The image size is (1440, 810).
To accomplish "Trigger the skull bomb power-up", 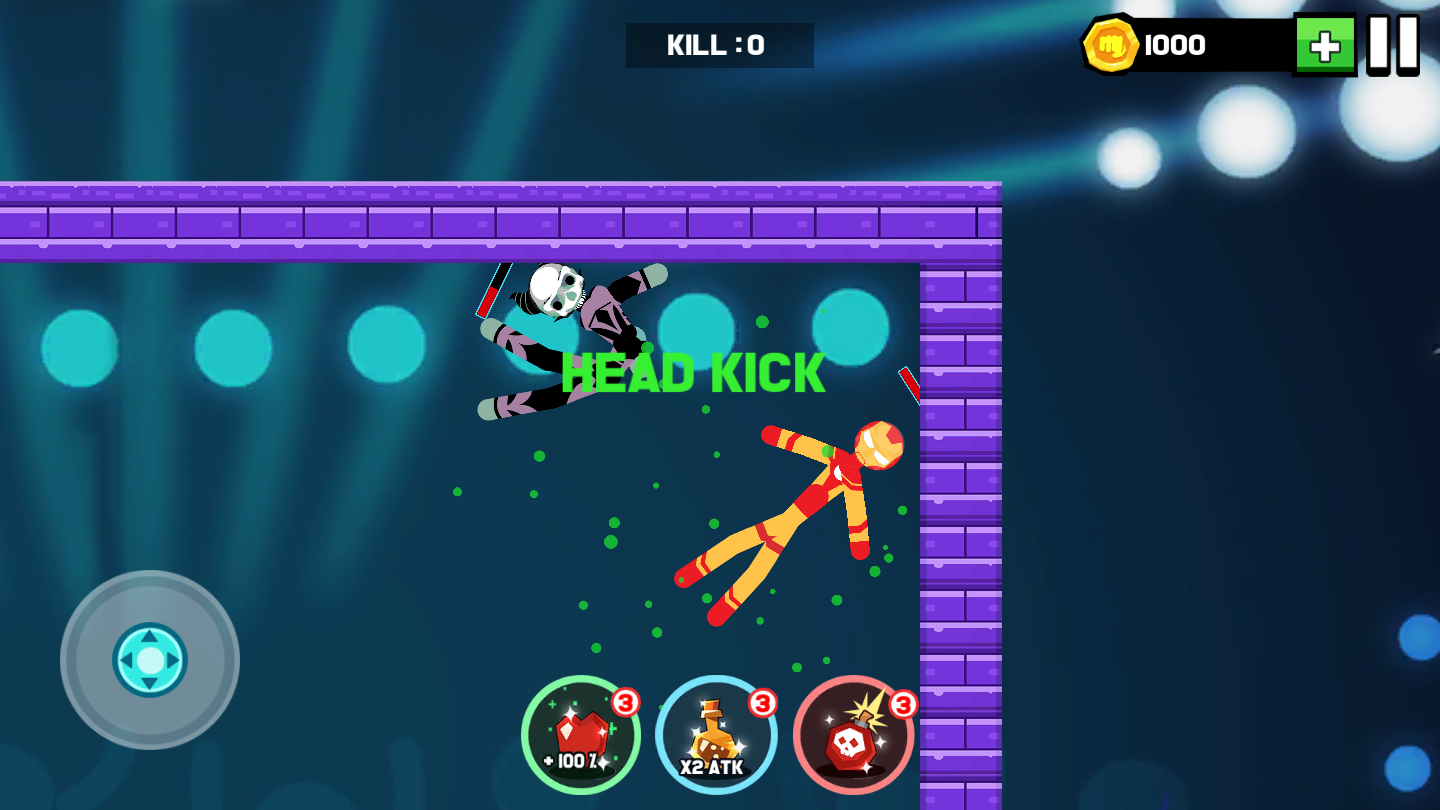I will [x=853, y=736].
